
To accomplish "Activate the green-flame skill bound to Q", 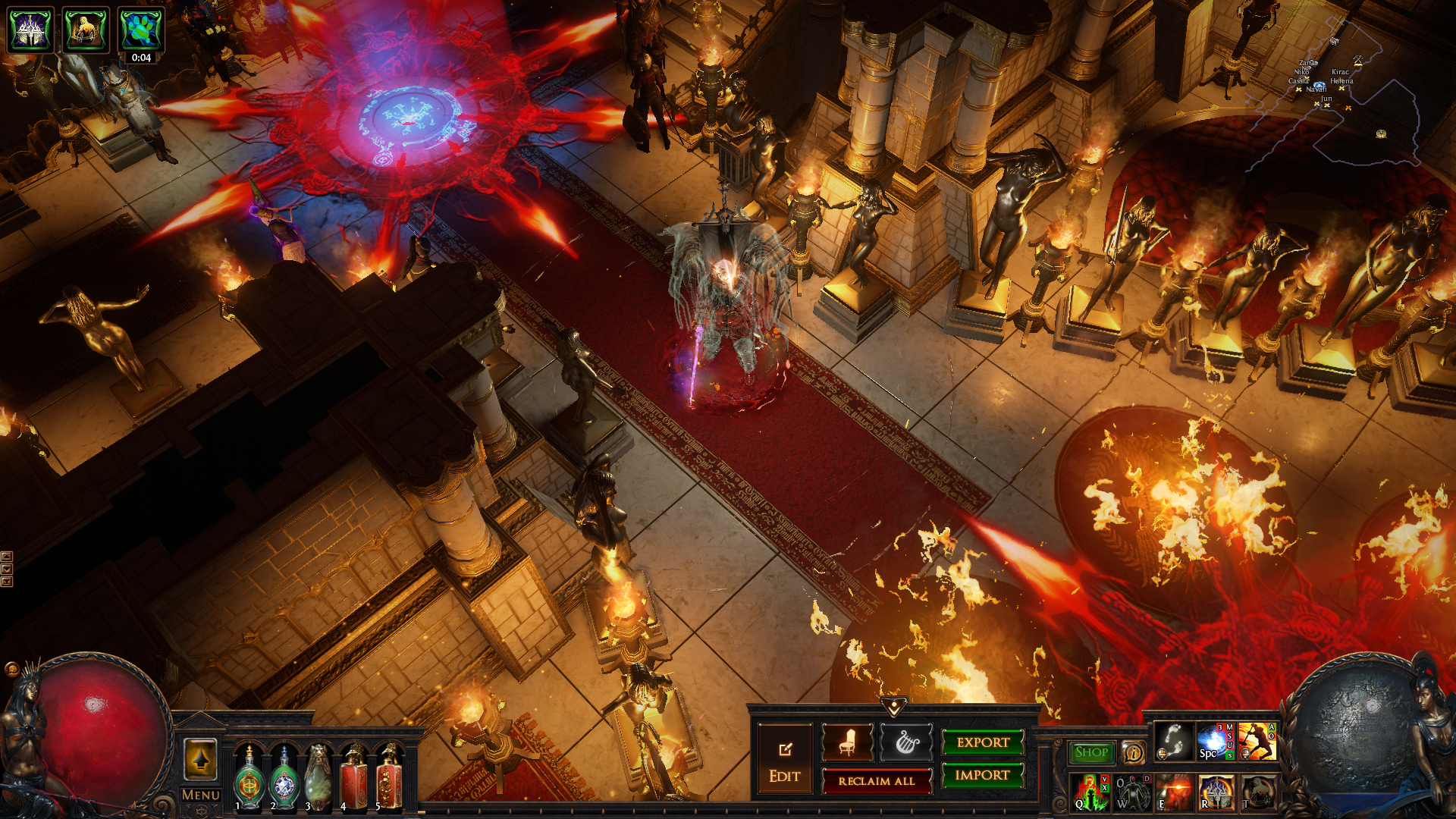I will [x=1090, y=792].
